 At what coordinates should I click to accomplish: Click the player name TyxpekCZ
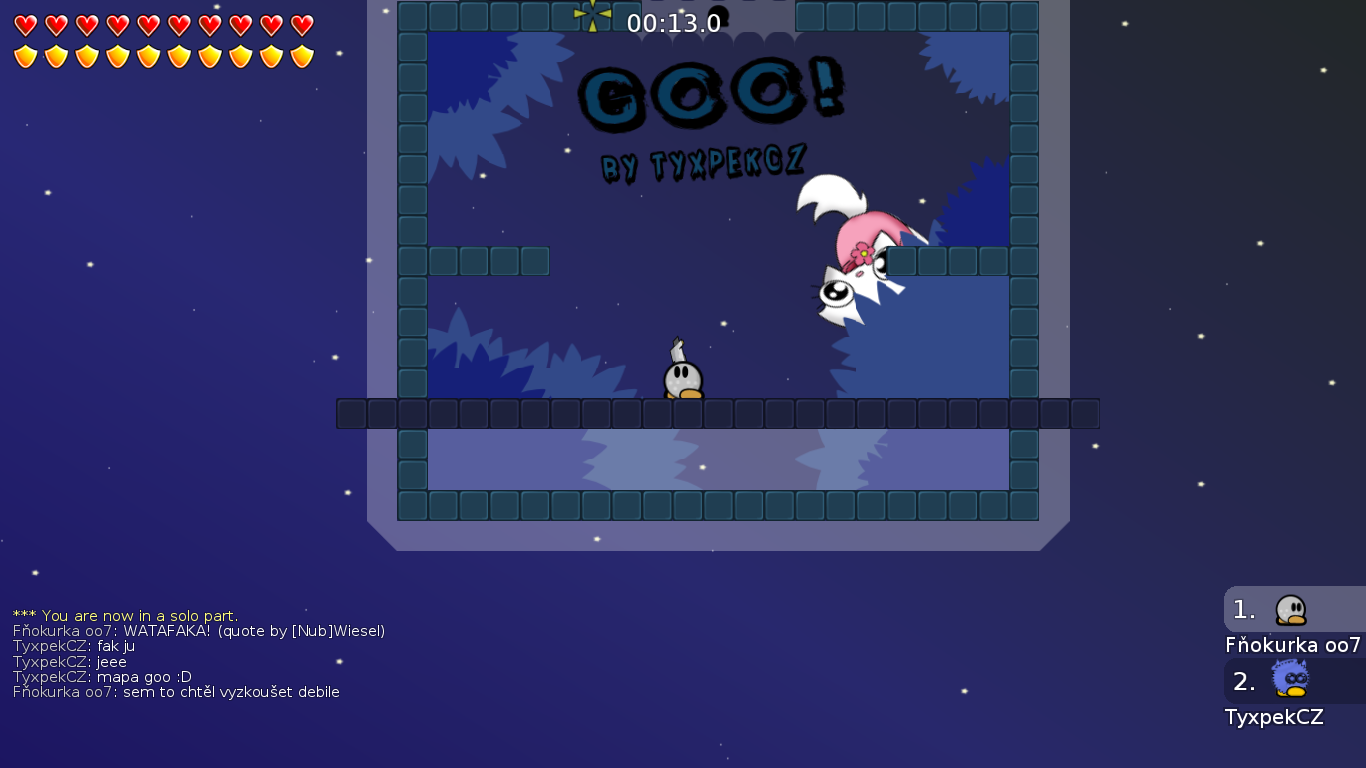click(1275, 716)
